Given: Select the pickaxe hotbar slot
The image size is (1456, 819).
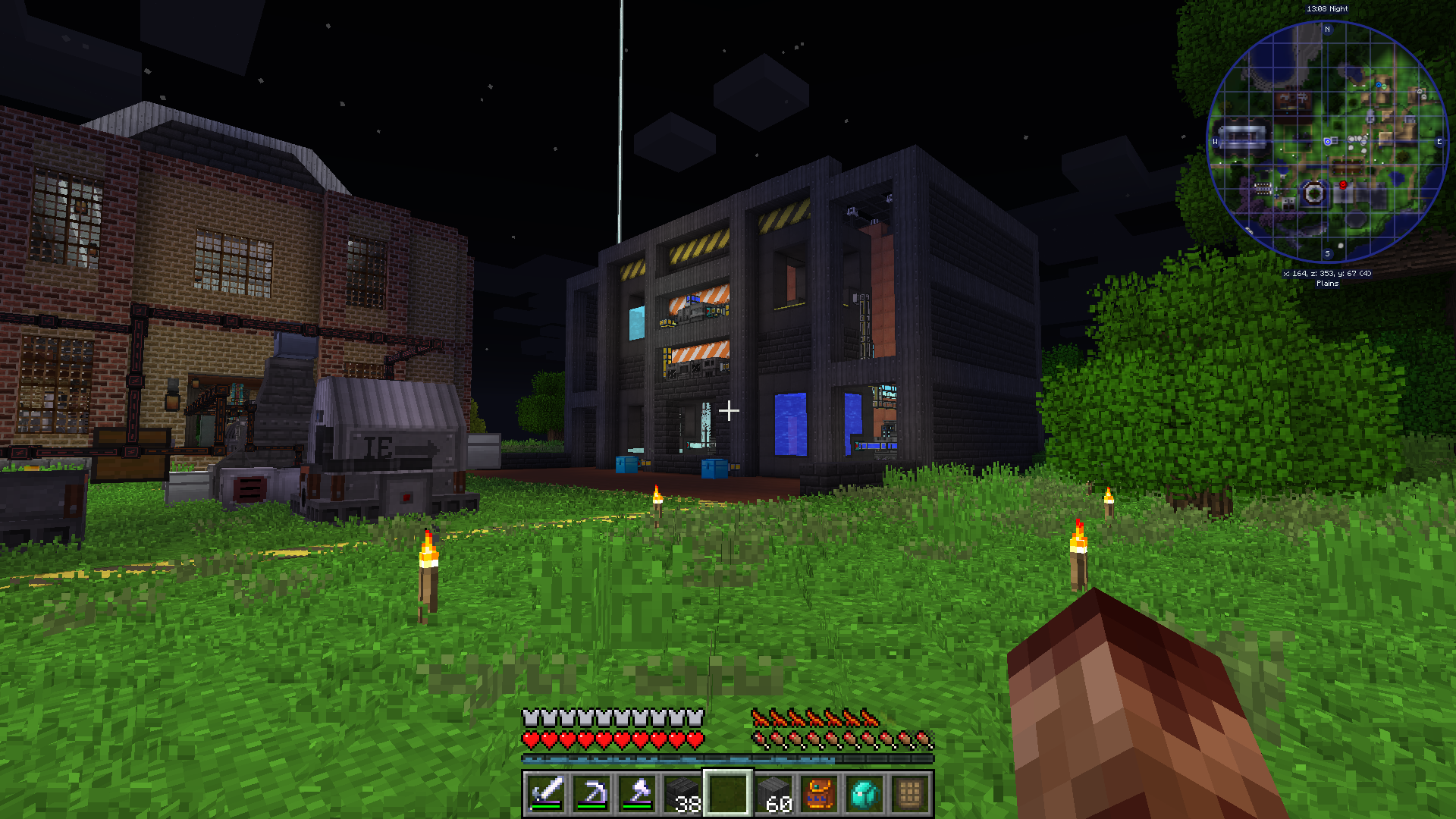Looking at the screenshot, I should (x=591, y=793).
